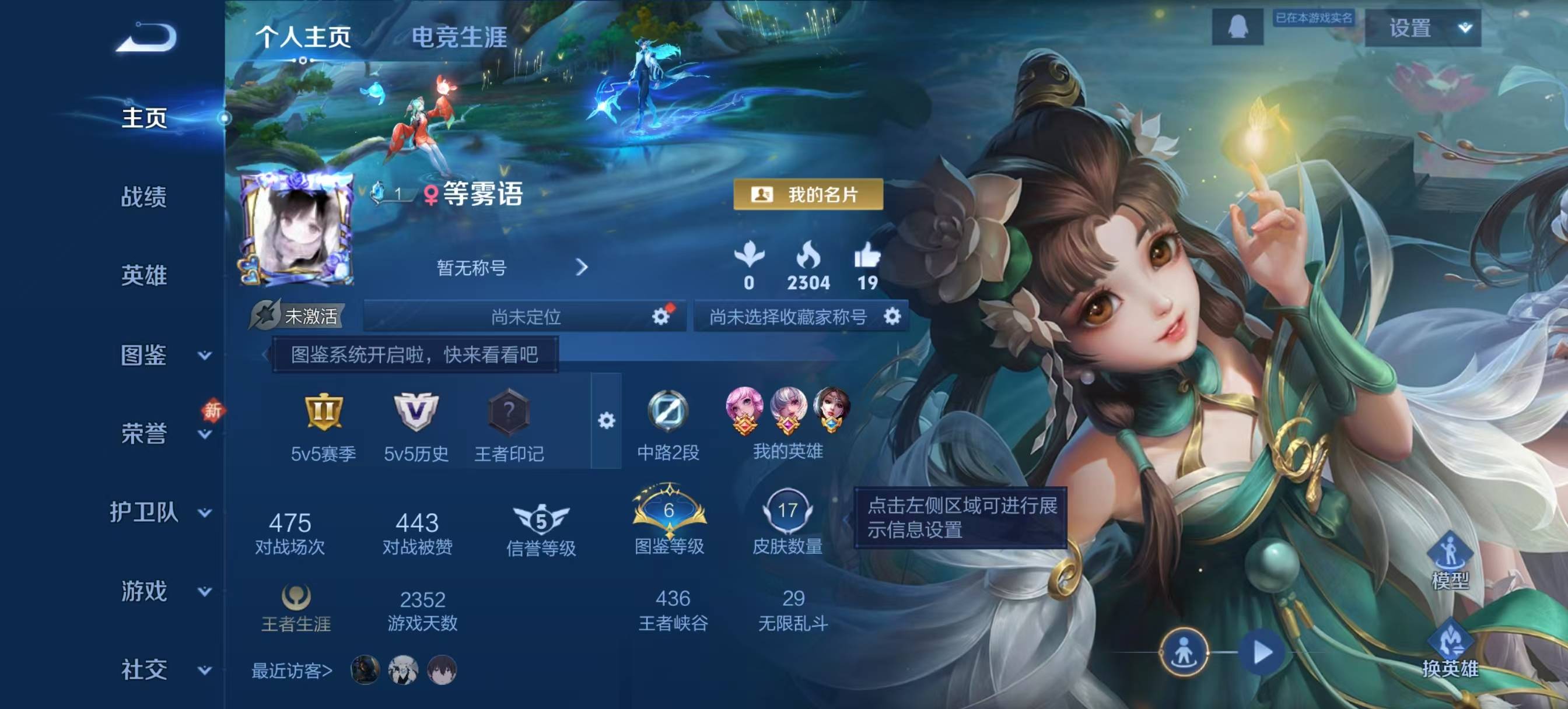The image size is (1568, 709).
Task: Expand the 图鉴 sidebar entry
Action: pyautogui.click(x=163, y=355)
